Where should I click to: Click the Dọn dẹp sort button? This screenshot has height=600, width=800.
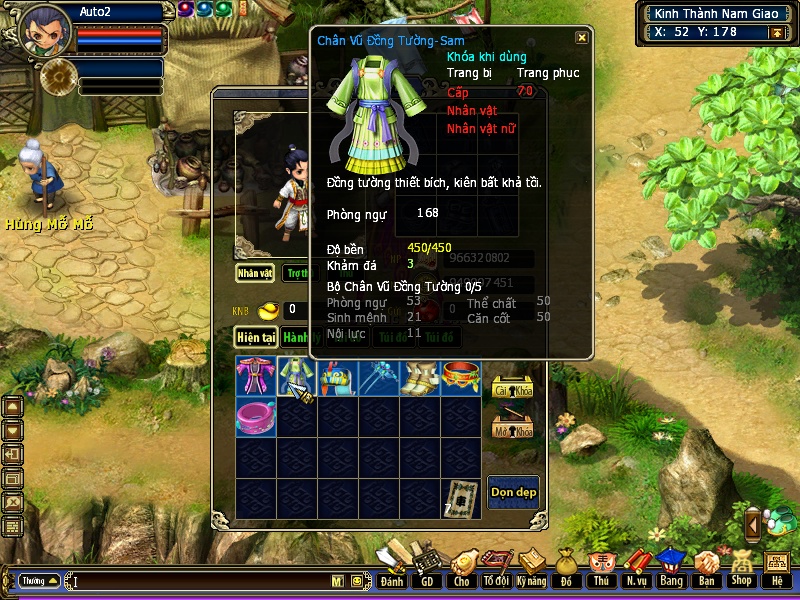pyautogui.click(x=513, y=491)
